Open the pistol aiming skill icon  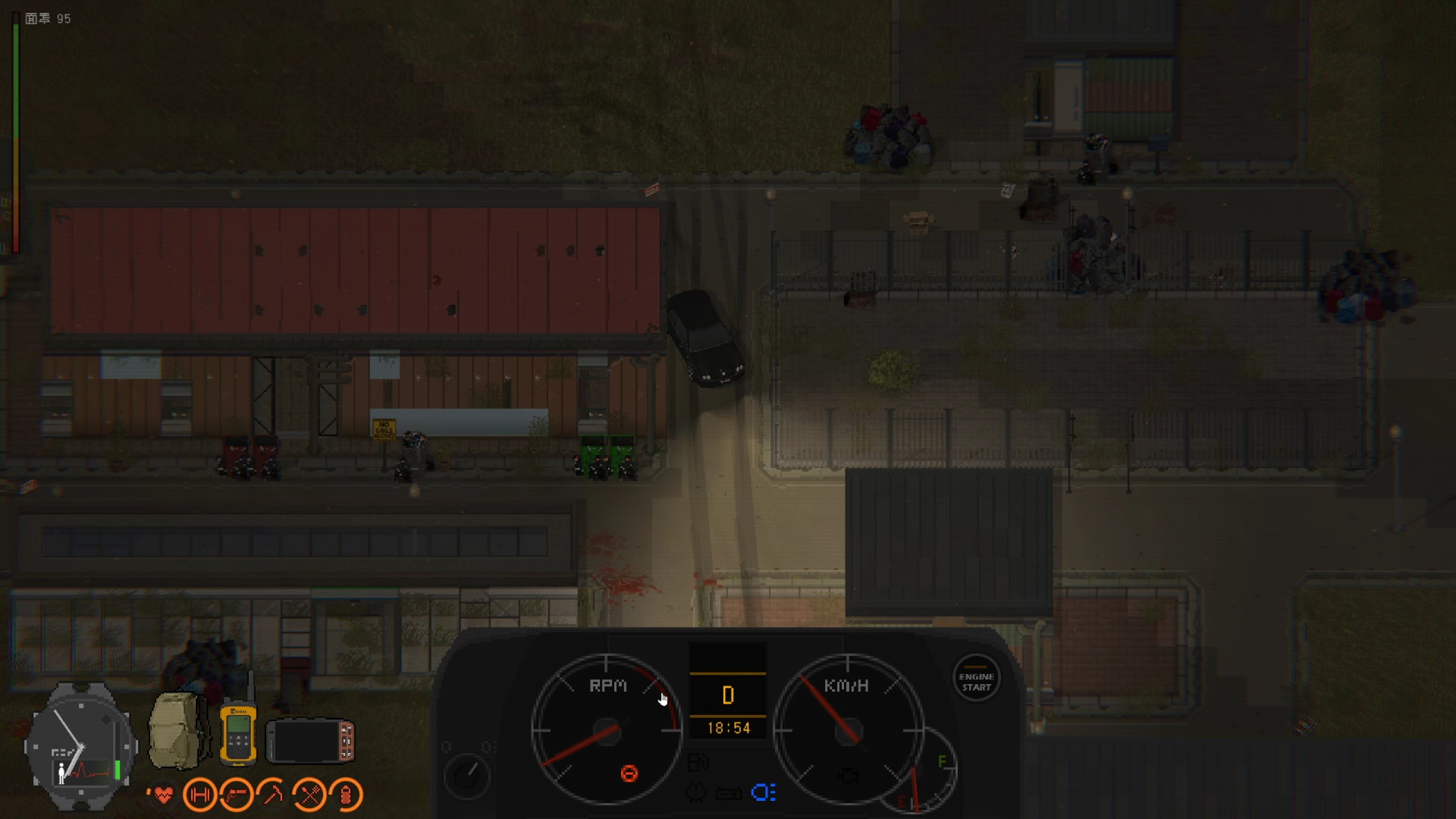237,795
